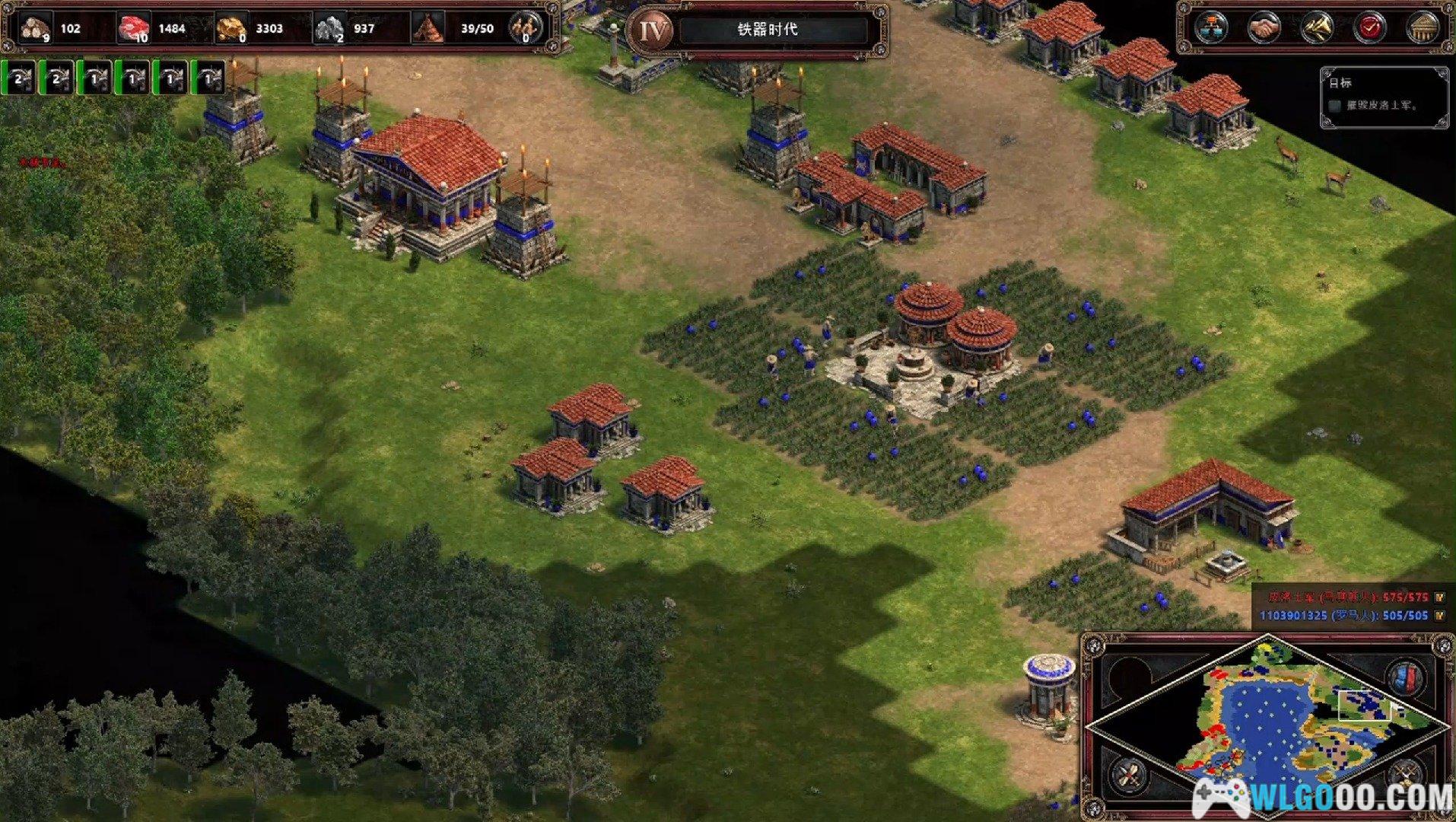Open the red checkmark objectives button
Viewport: 1456px width, 822px height.
coord(1370,29)
